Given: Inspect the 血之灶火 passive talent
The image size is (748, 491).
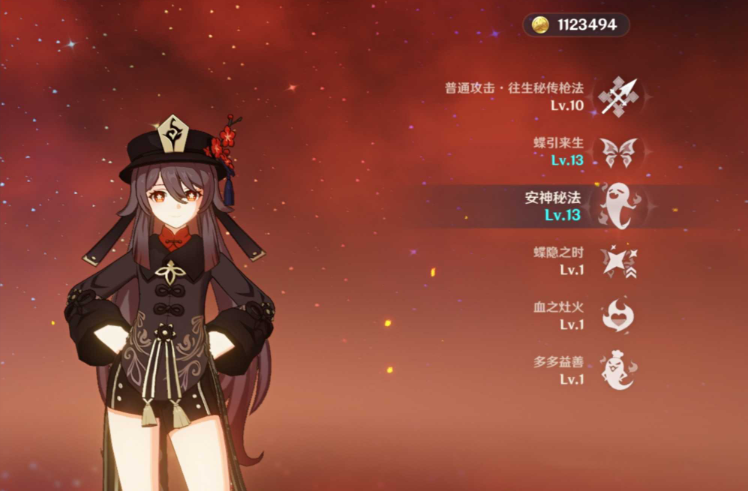Looking at the screenshot, I should coord(617,316).
